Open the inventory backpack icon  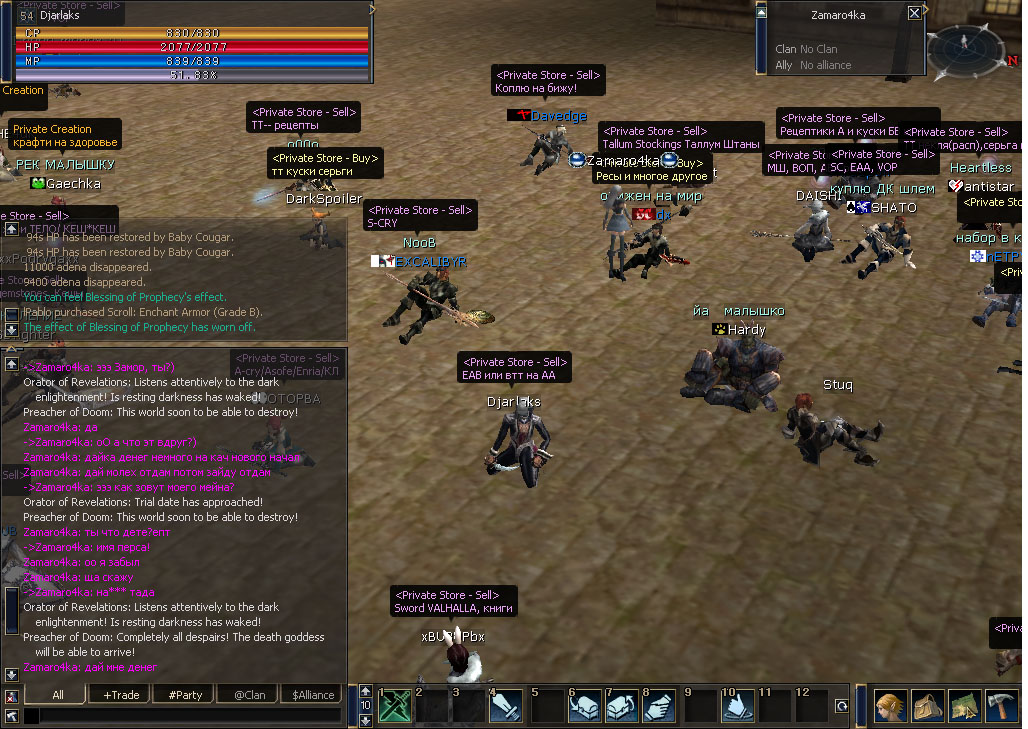pyautogui.click(x=927, y=705)
